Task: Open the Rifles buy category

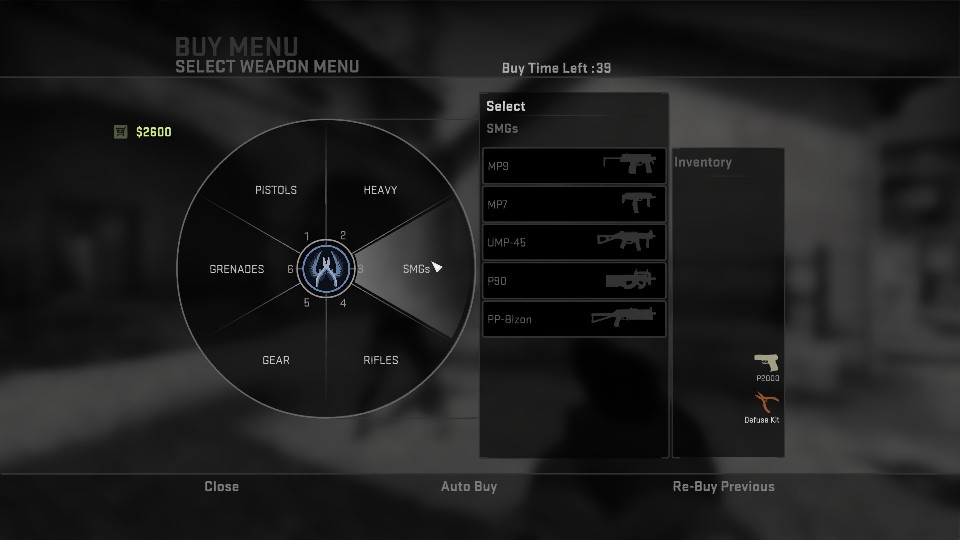Action: 380,360
